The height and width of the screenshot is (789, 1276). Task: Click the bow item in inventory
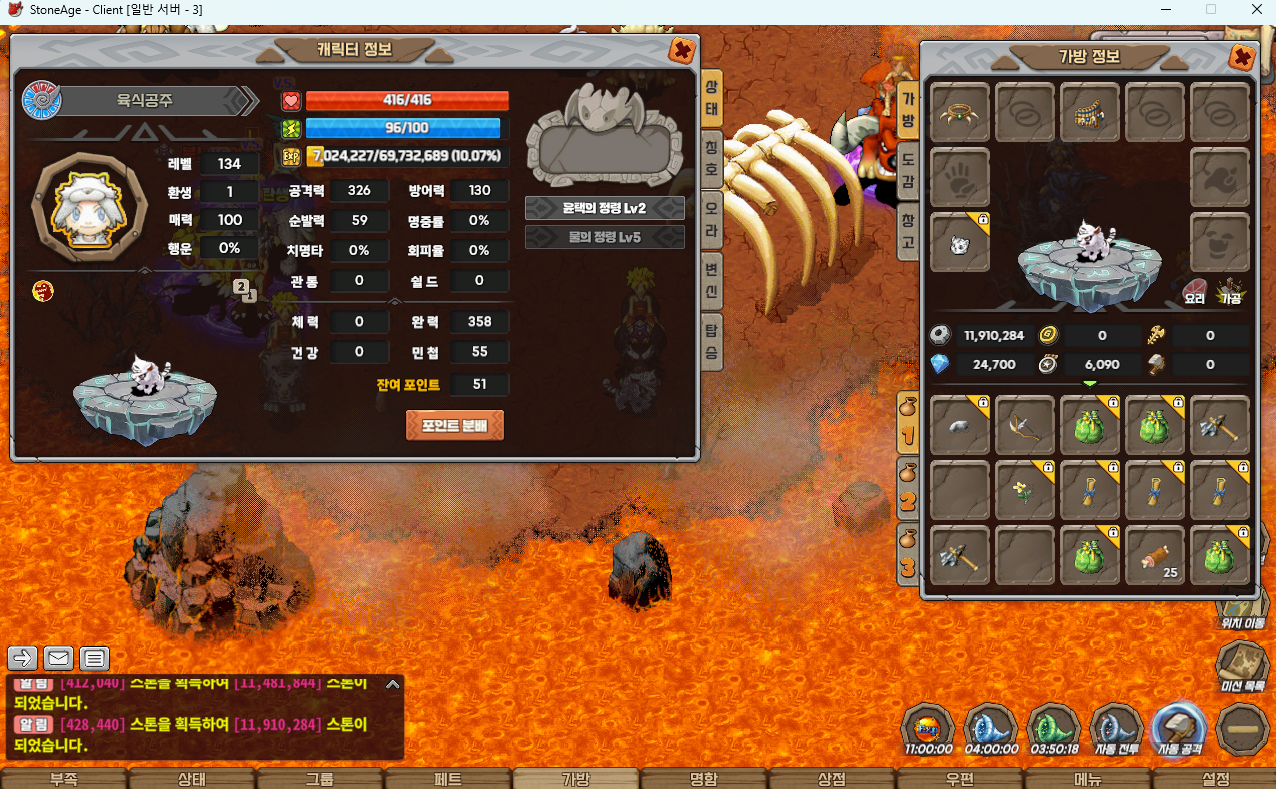pos(1025,425)
